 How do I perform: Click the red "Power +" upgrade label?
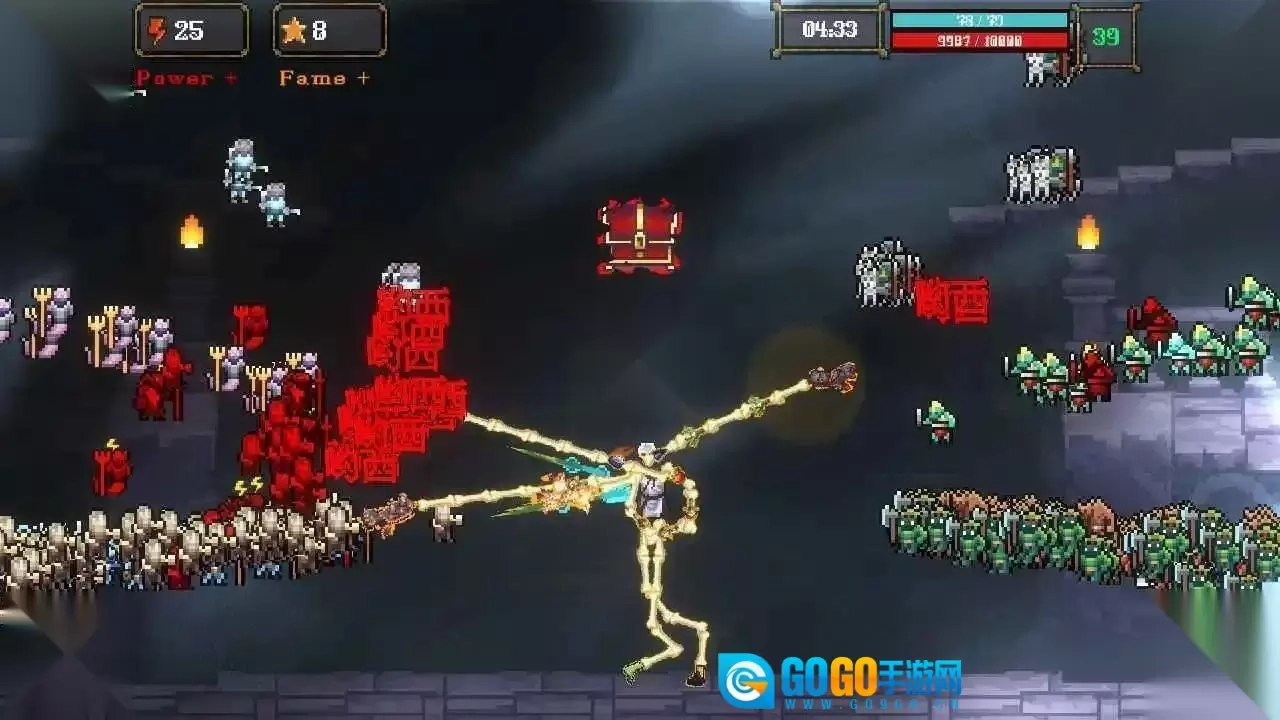[187, 78]
